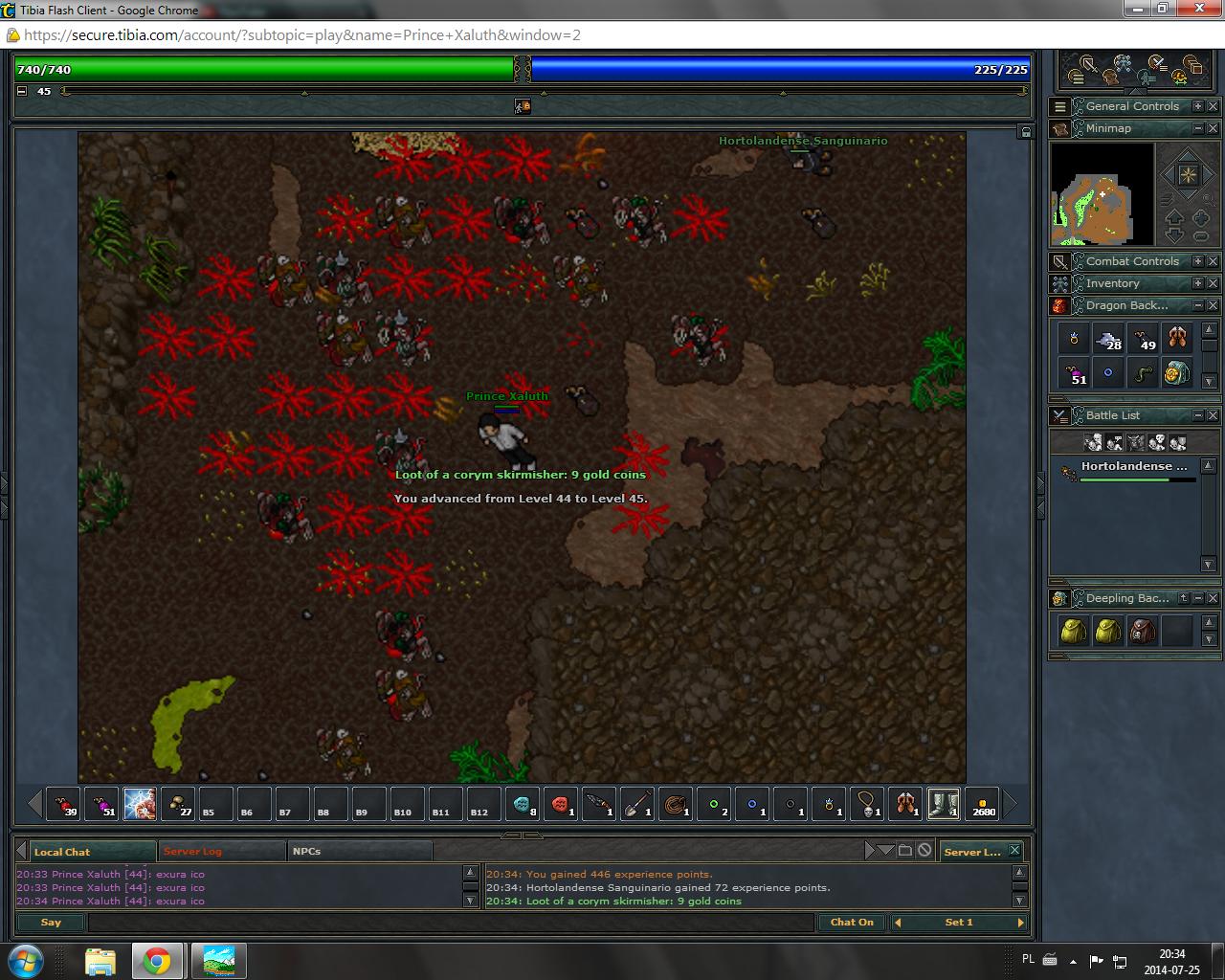Click the Say button
Viewport: 1225px width, 980px height.
tap(52, 923)
